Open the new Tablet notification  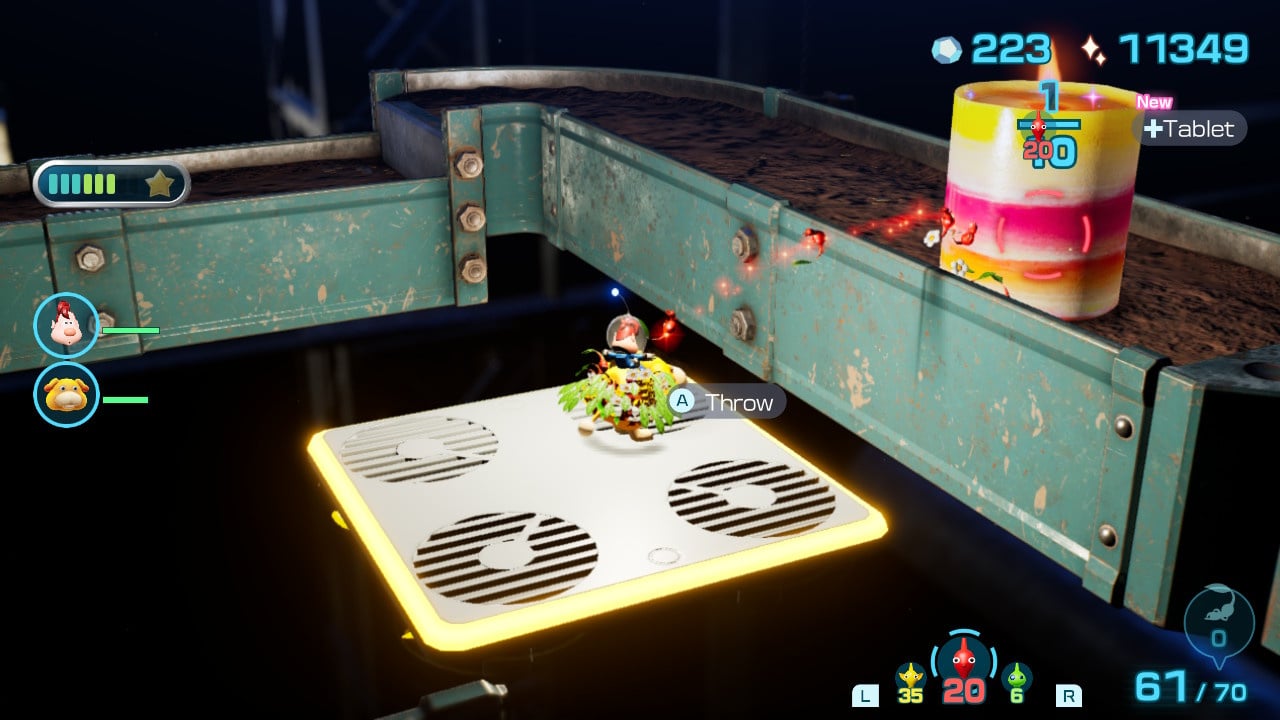(x=1190, y=128)
